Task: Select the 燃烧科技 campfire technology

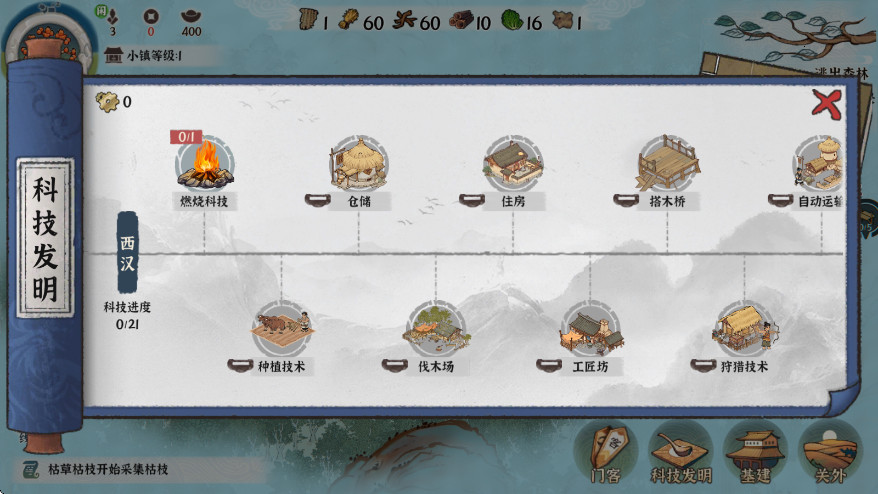Action: pyautogui.click(x=205, y=163)
